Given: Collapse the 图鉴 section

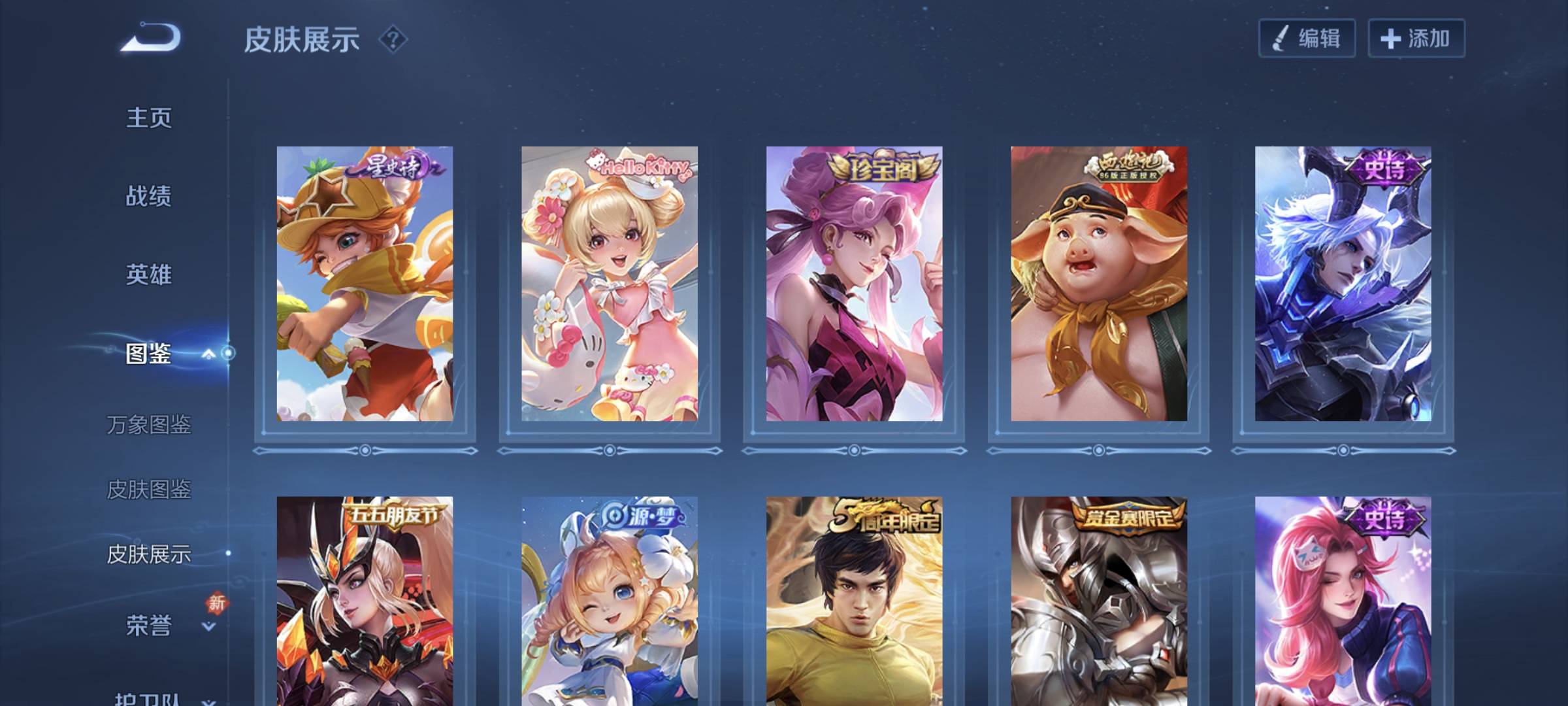Looking at the screenshot, I should [208, 354].
